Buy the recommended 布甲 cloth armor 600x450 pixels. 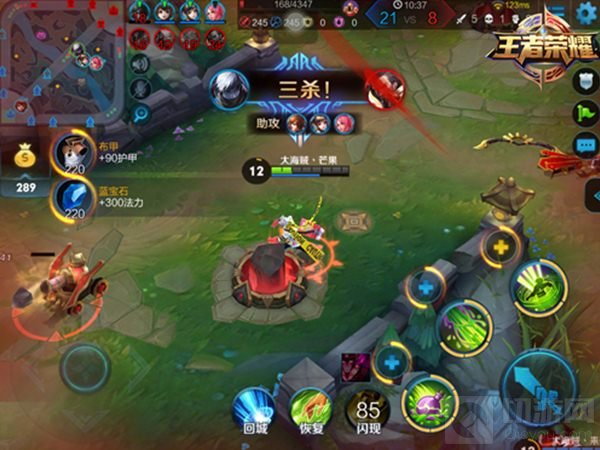(x=71, y=153)
